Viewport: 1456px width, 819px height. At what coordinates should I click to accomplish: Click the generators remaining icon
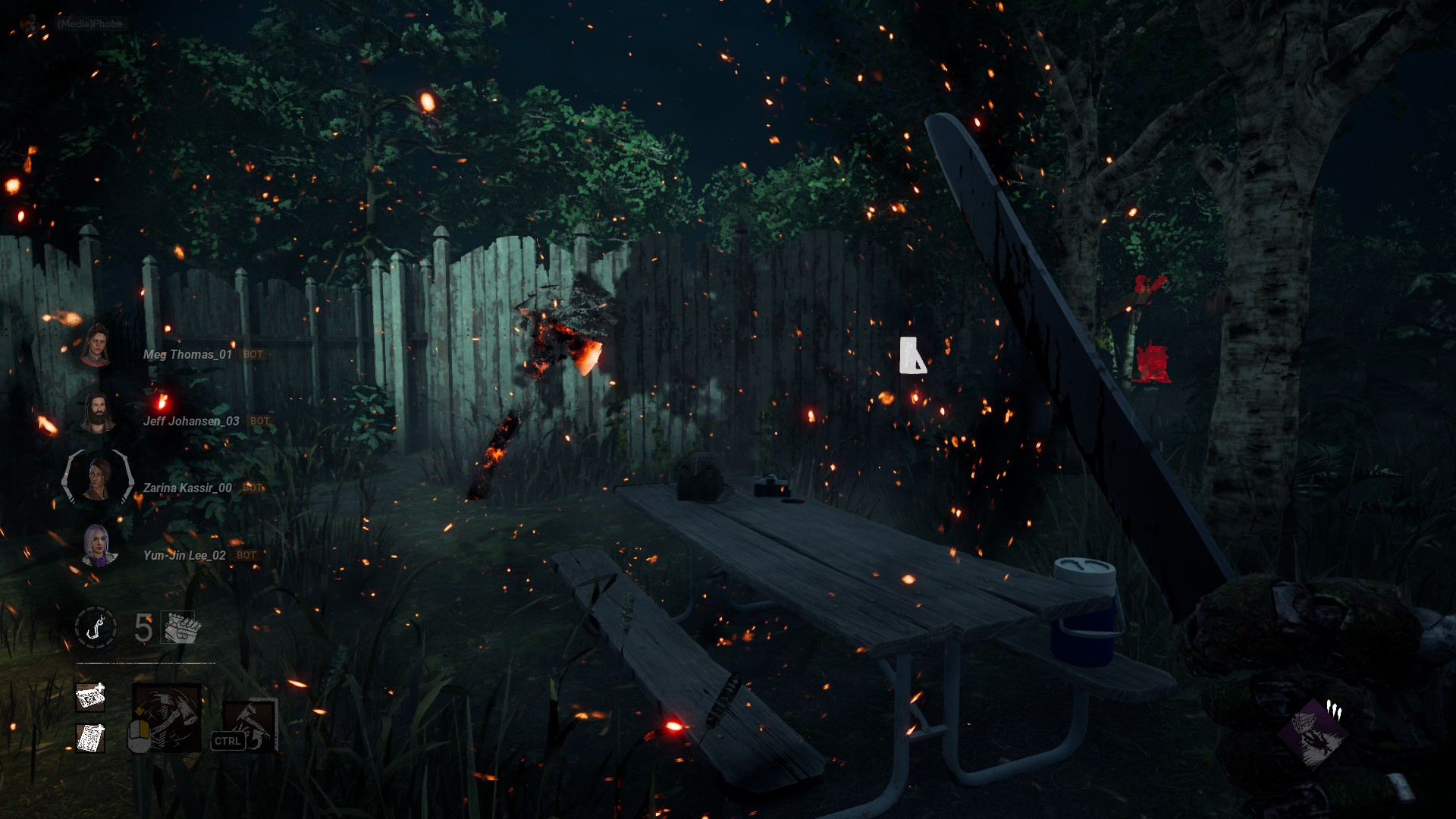pyautogui.click(x=180, y=628)
